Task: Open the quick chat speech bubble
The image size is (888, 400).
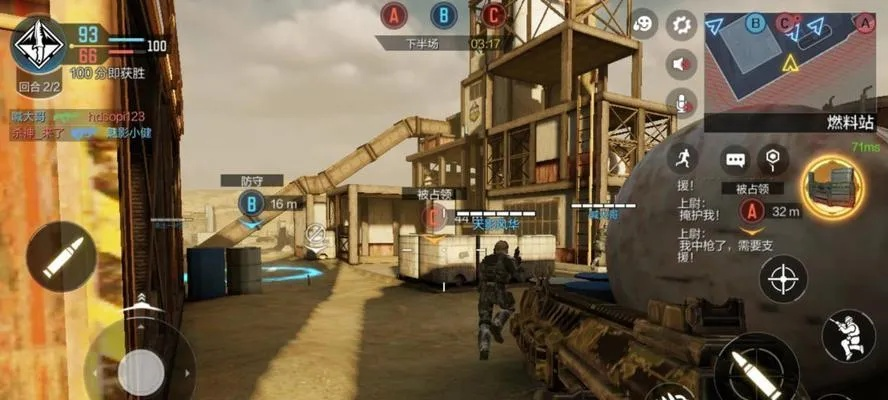Action: pos(737,159)
